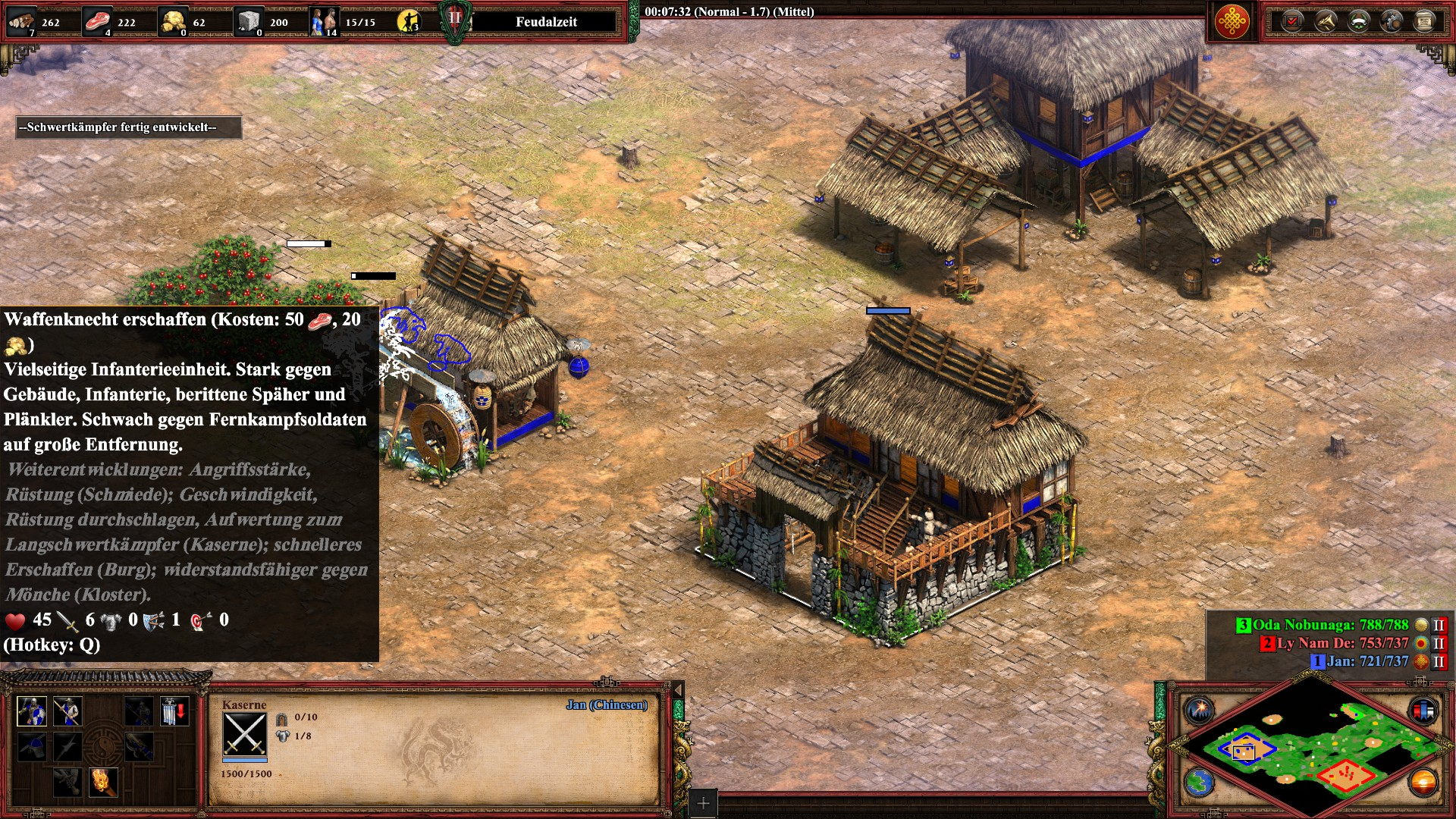Train a Waffenknecht (man-at-arms) unit
Screen dimensions: 1456x819
click(32, 711)
